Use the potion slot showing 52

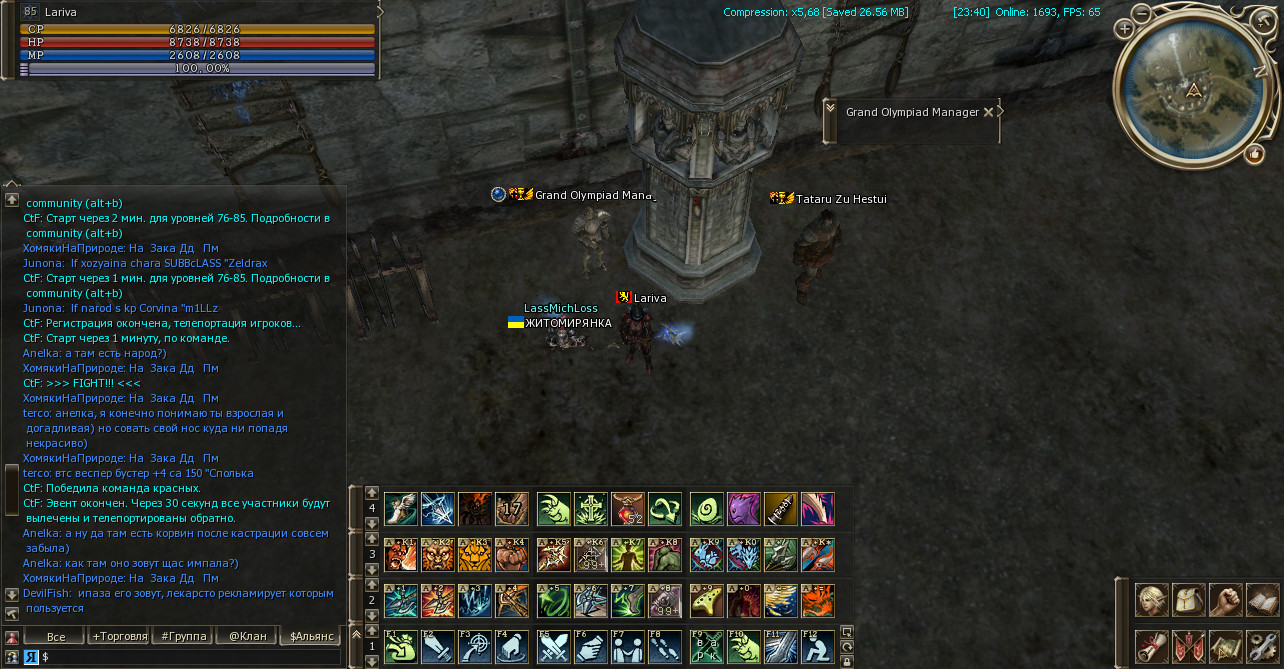(x=628, y=509)
